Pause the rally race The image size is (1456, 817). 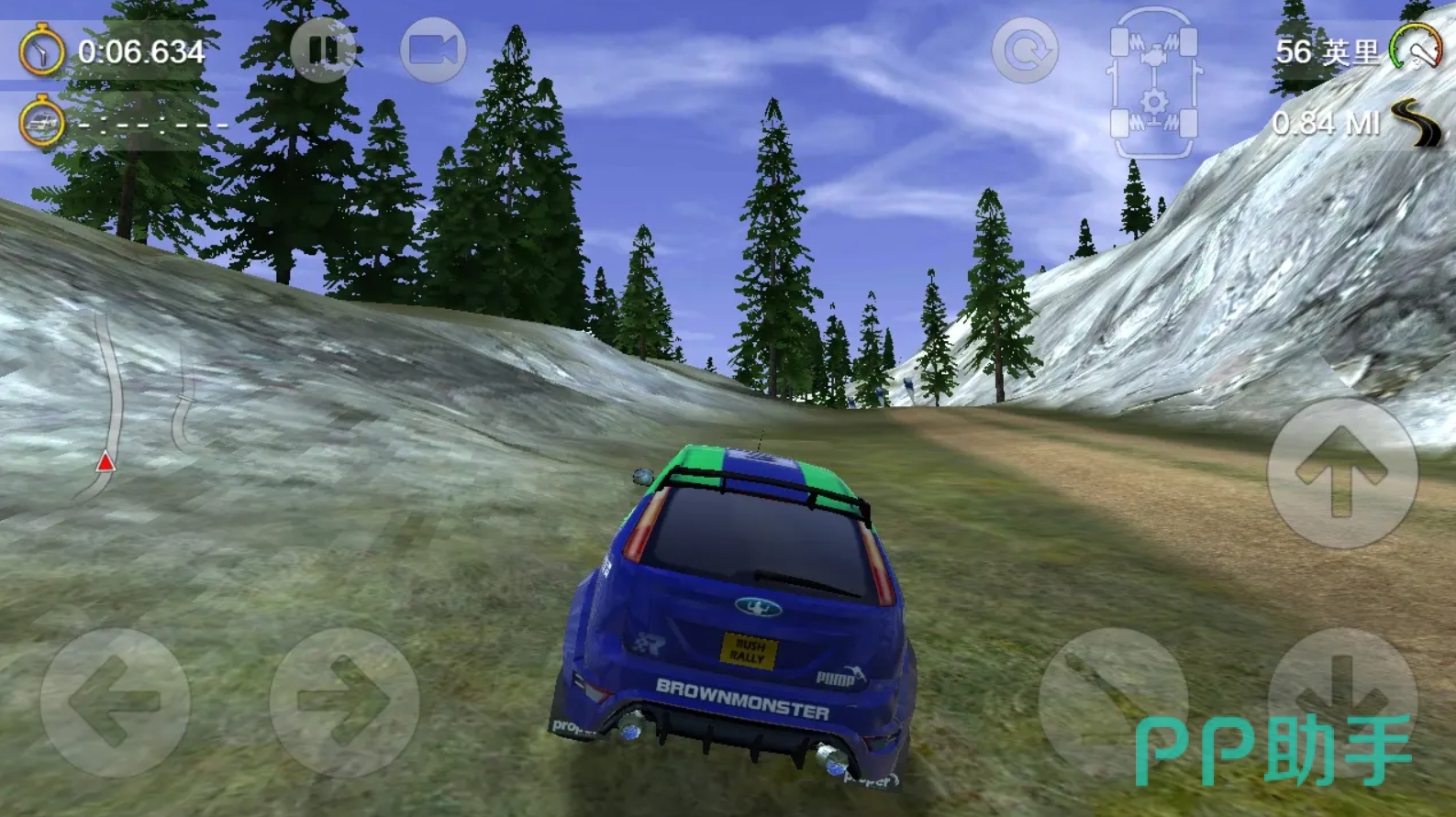coord(323,50)
